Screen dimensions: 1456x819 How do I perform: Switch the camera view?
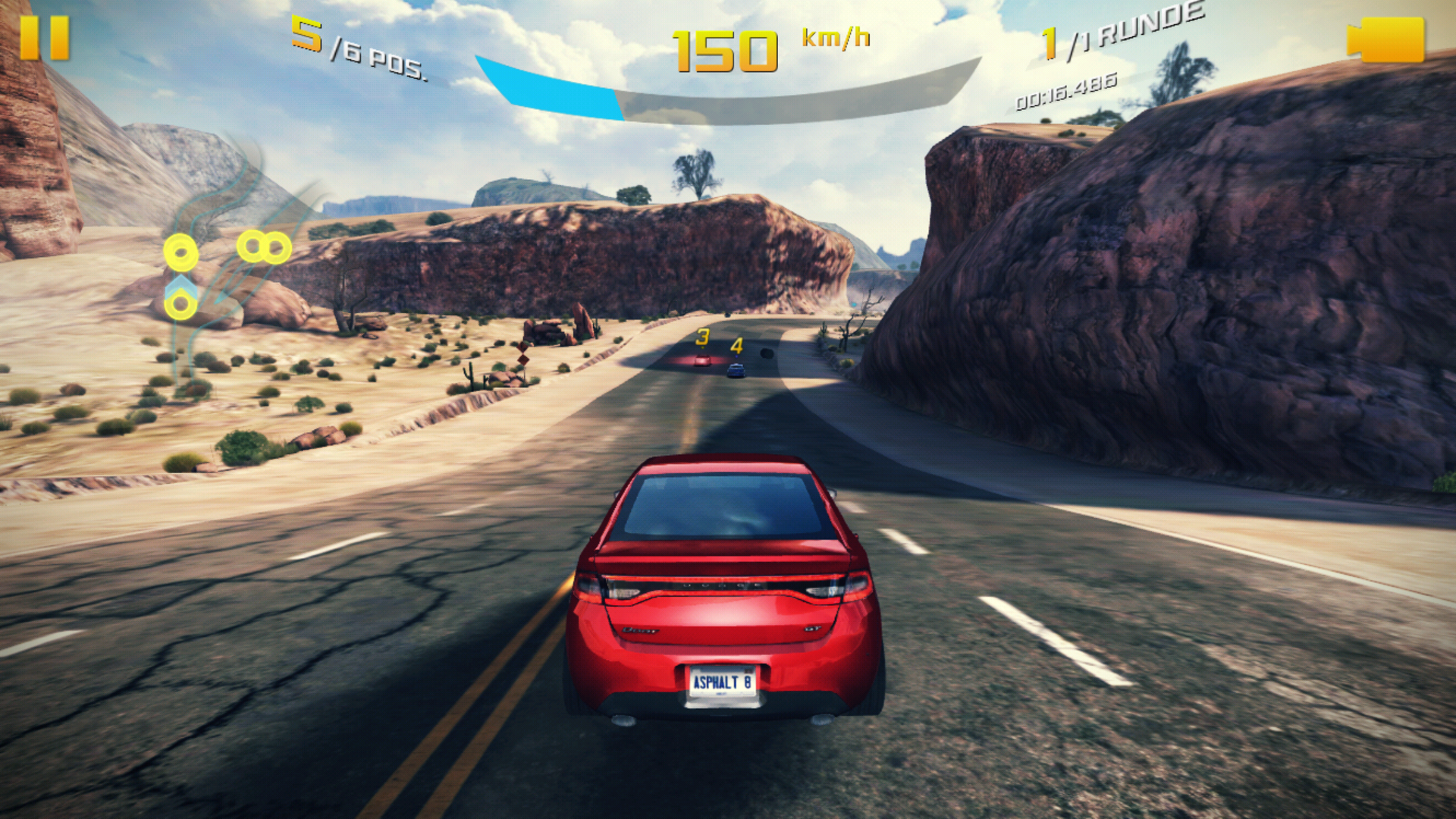1385,40
